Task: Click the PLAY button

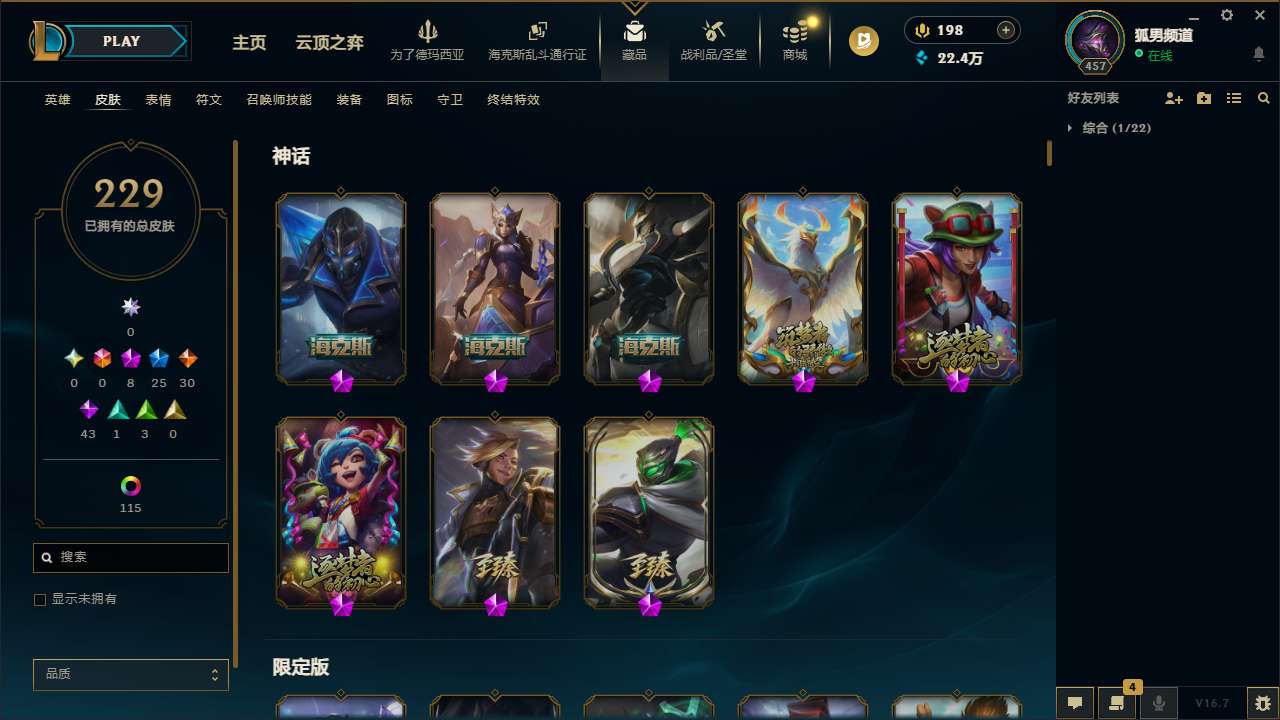Action: point(120,41)
